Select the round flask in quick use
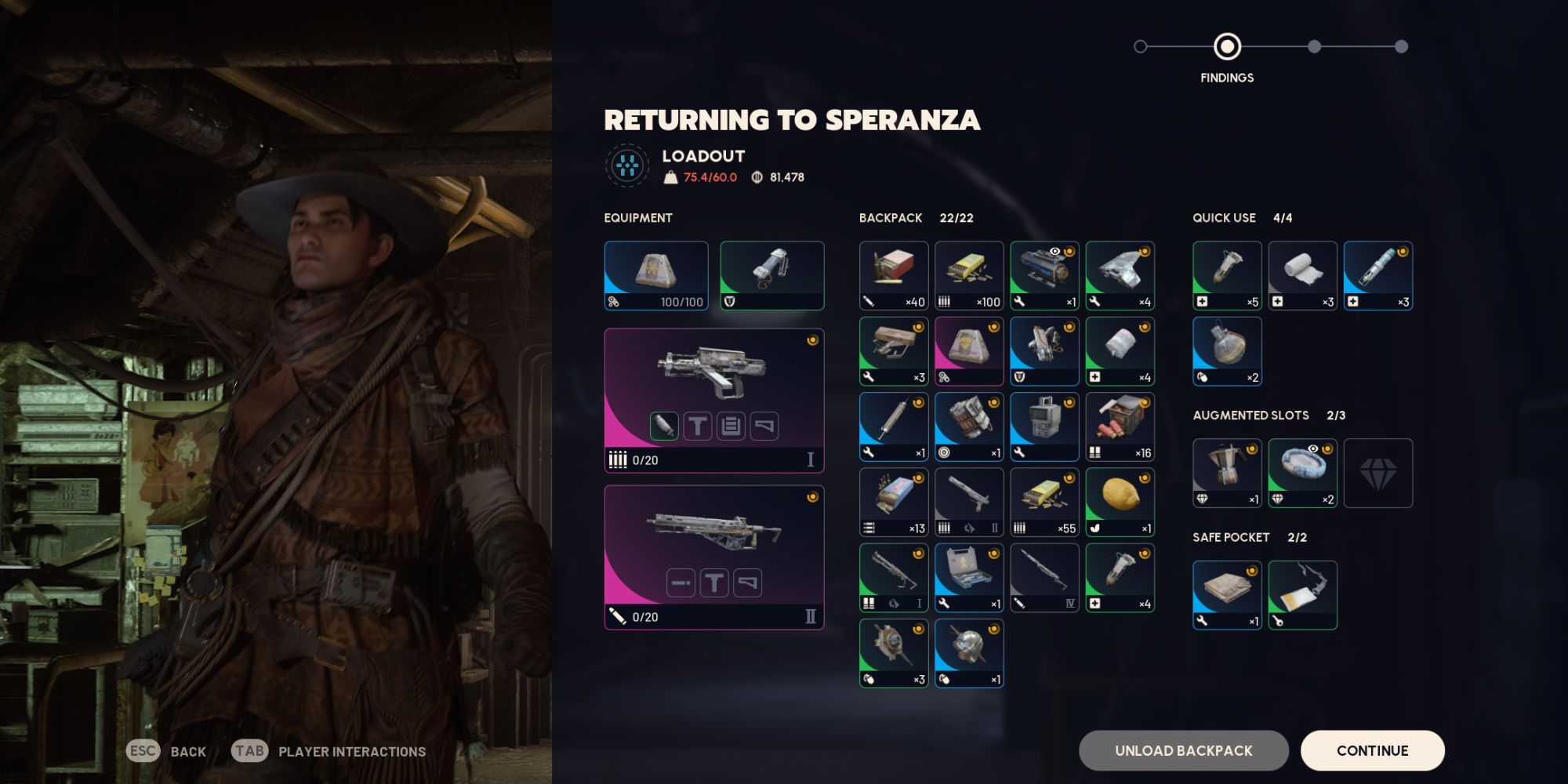Image resolution: width=1568 pixels, height=784 pixels. pos(1227,351)
